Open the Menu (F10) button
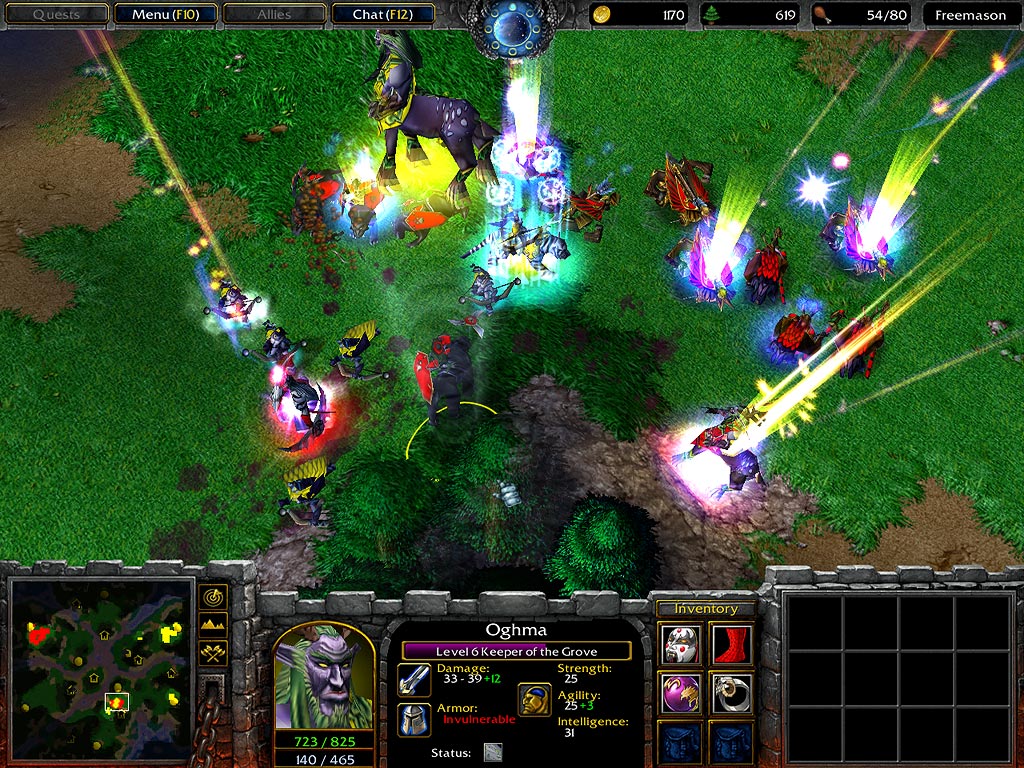 tap(165, 15)
